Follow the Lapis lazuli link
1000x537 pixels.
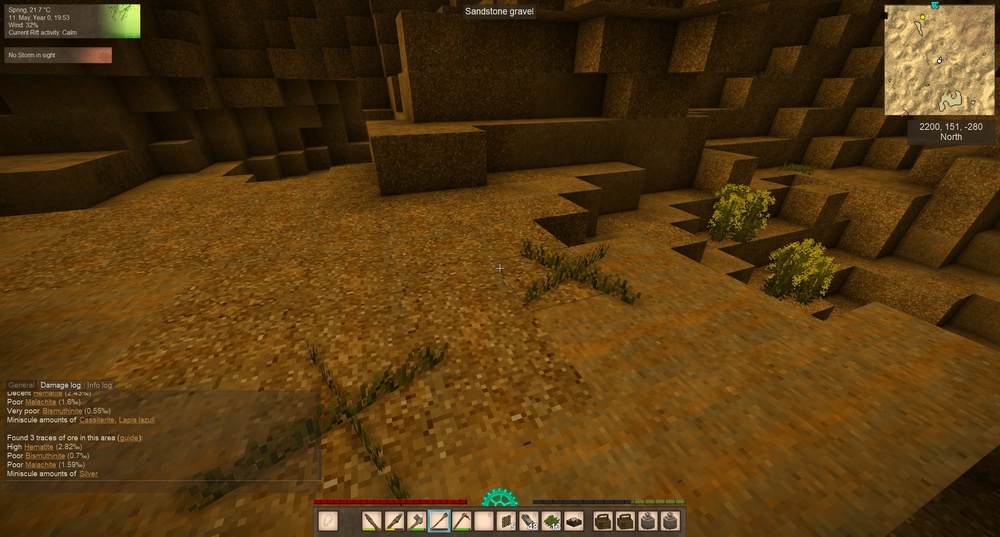point(136,420)
